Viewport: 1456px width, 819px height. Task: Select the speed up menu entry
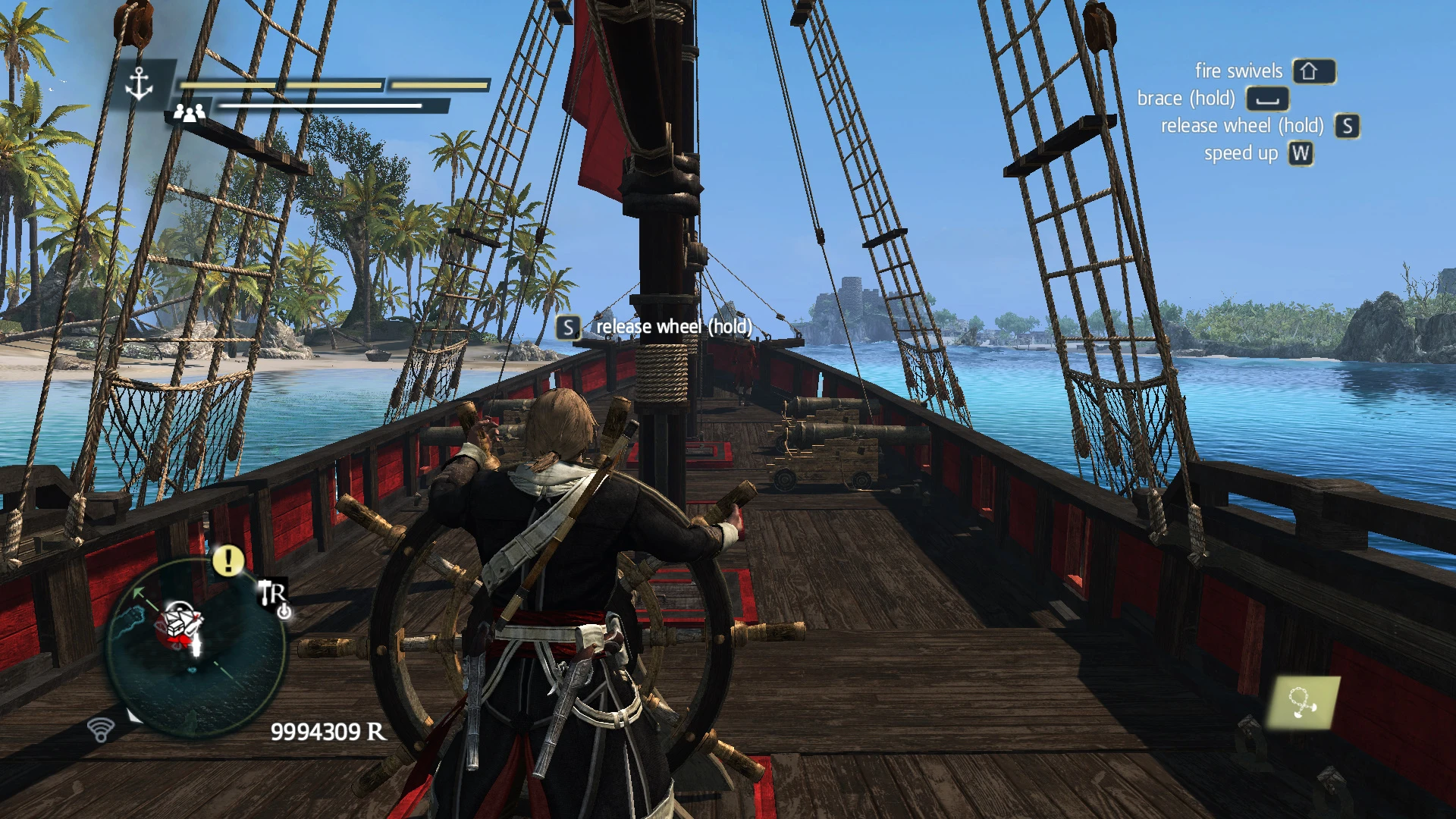(x=1241, y=153)
